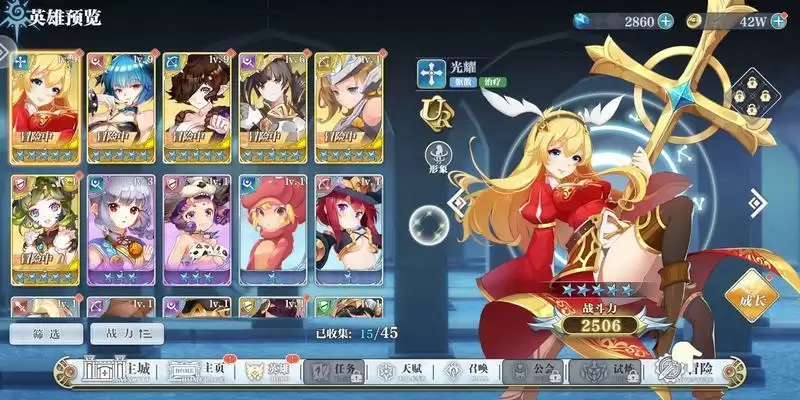The image size is (800, 400).
Task: Sort heroes with the 战力 button
Action: click(126, 334)
